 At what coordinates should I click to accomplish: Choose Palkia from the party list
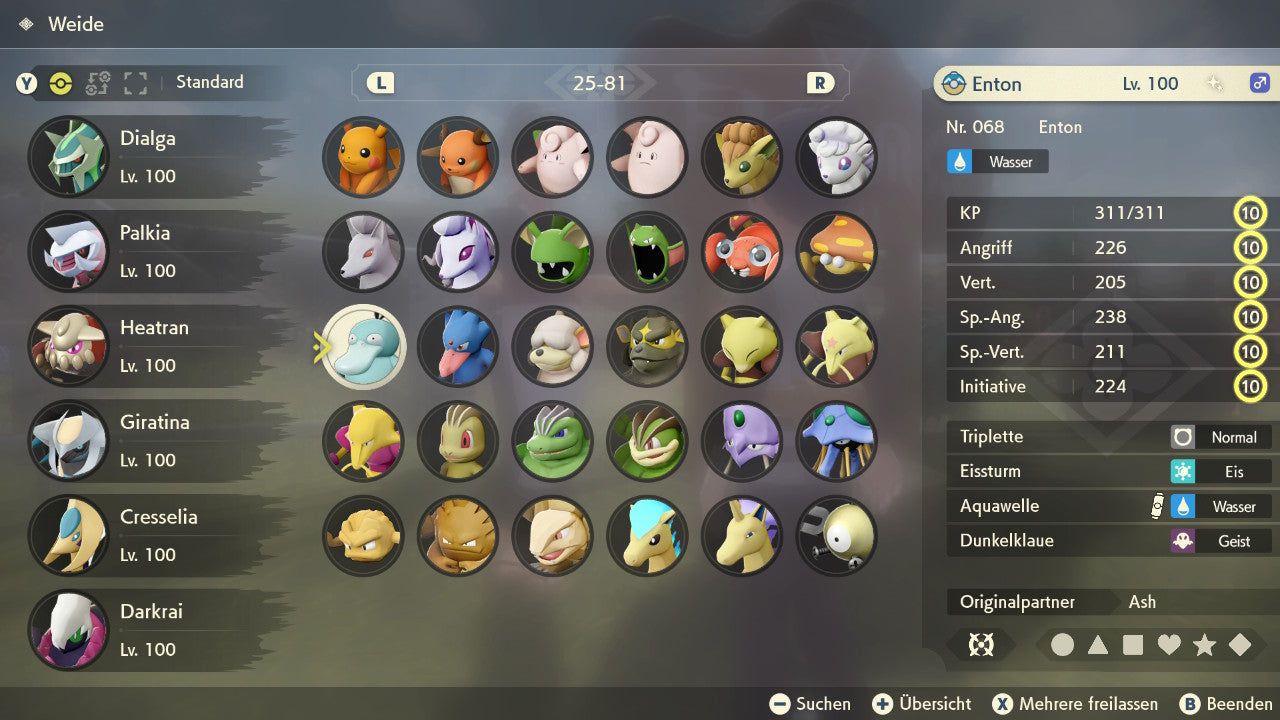tap(150, 251)
